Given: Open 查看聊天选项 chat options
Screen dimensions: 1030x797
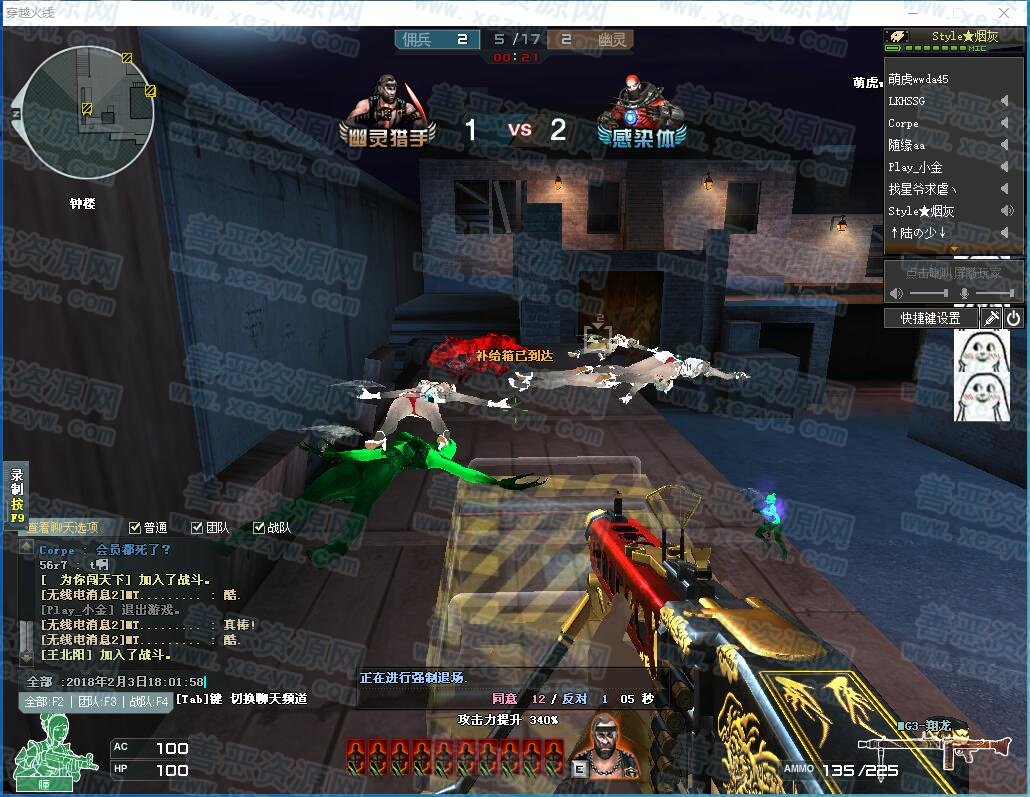Looking at the screenshot, I should click(x=64, y=527).
